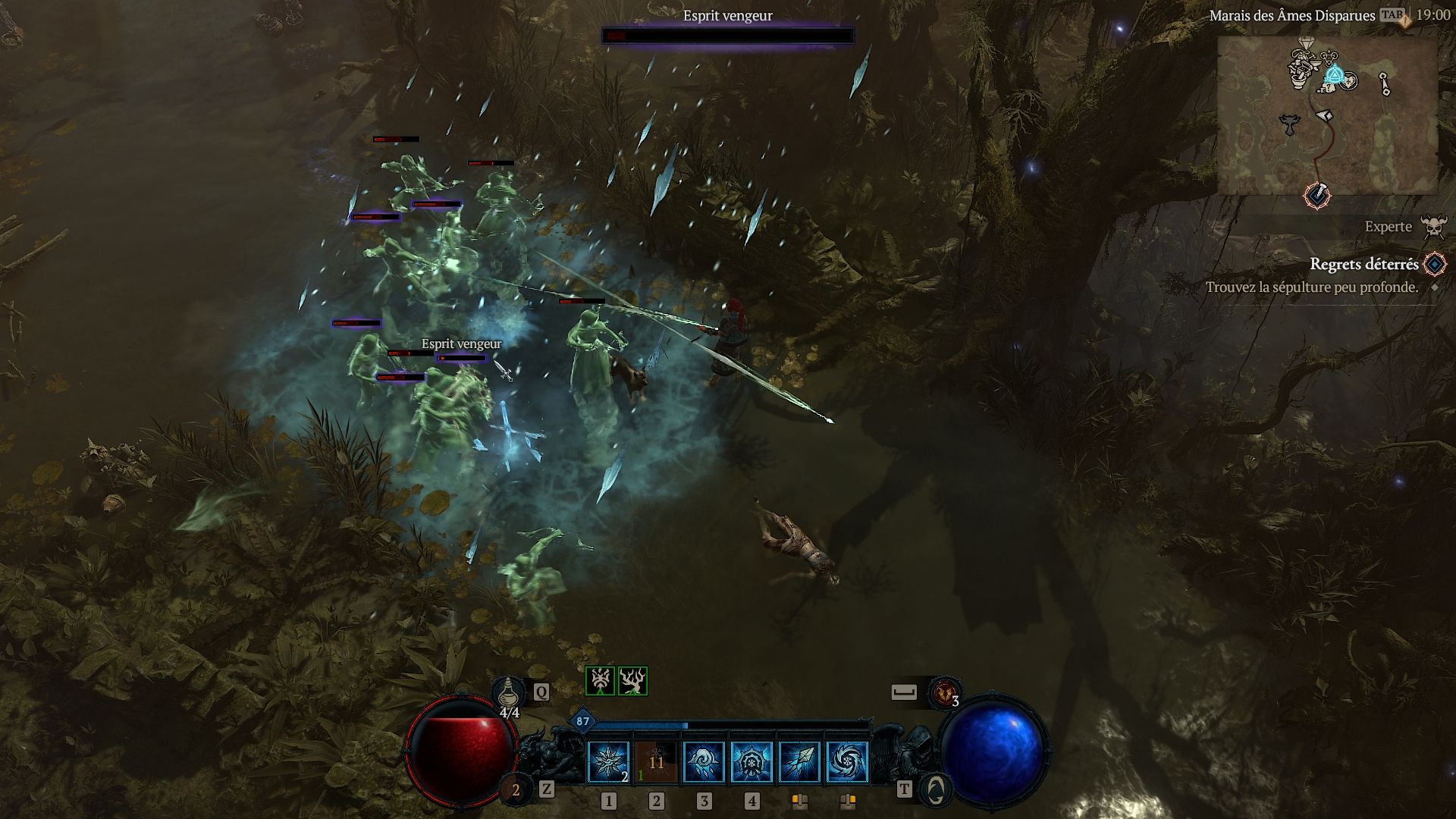Screen dimensions: 1456x819
Task: Click the Experte difficulty skull icon
Action: point(1433,226)
